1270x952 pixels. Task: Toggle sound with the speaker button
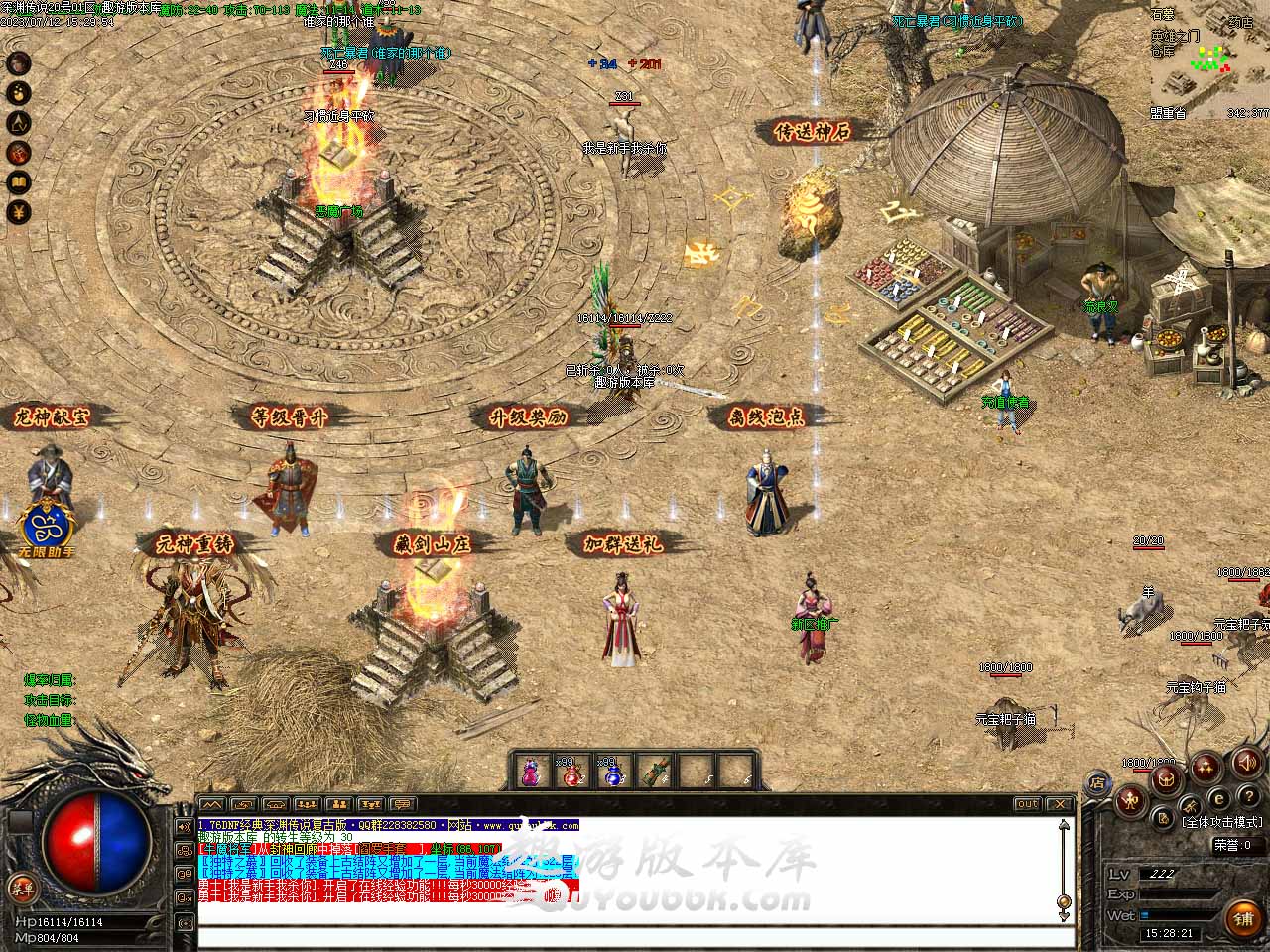pyautogui.click(x=1247, y=764)
